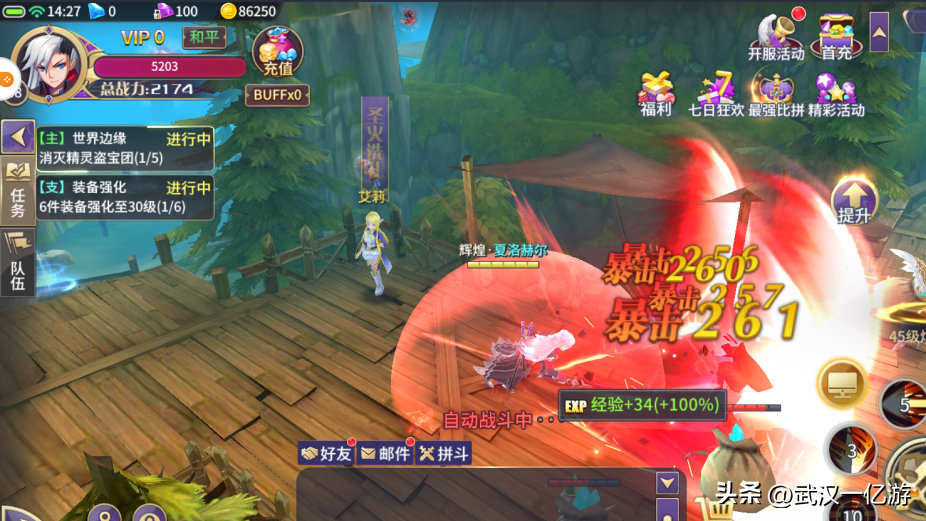Select the 世界边缘 main quest entry
The height and width of the screenshot is (521, 926).
click(125, 148)
